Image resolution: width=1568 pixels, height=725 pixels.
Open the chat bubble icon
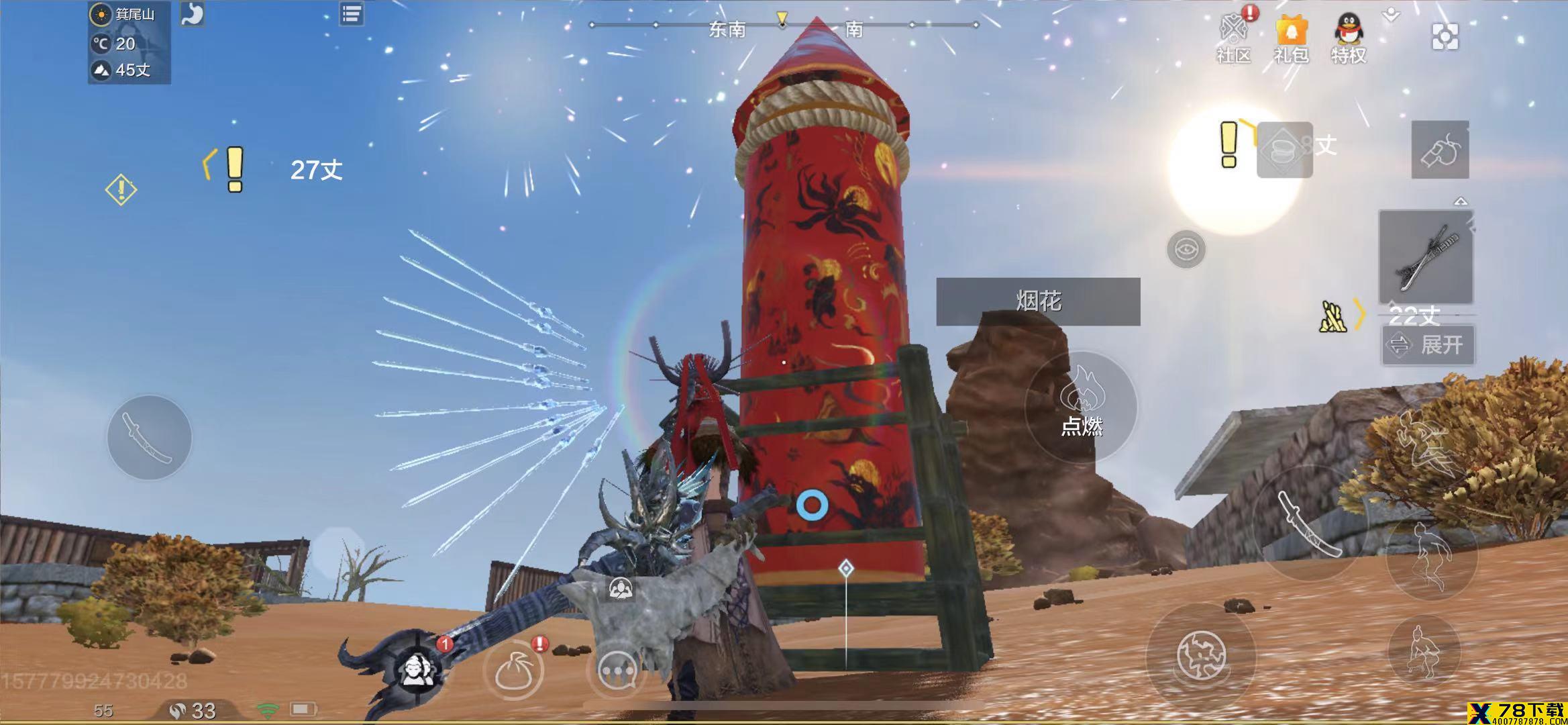click(616, 670)
